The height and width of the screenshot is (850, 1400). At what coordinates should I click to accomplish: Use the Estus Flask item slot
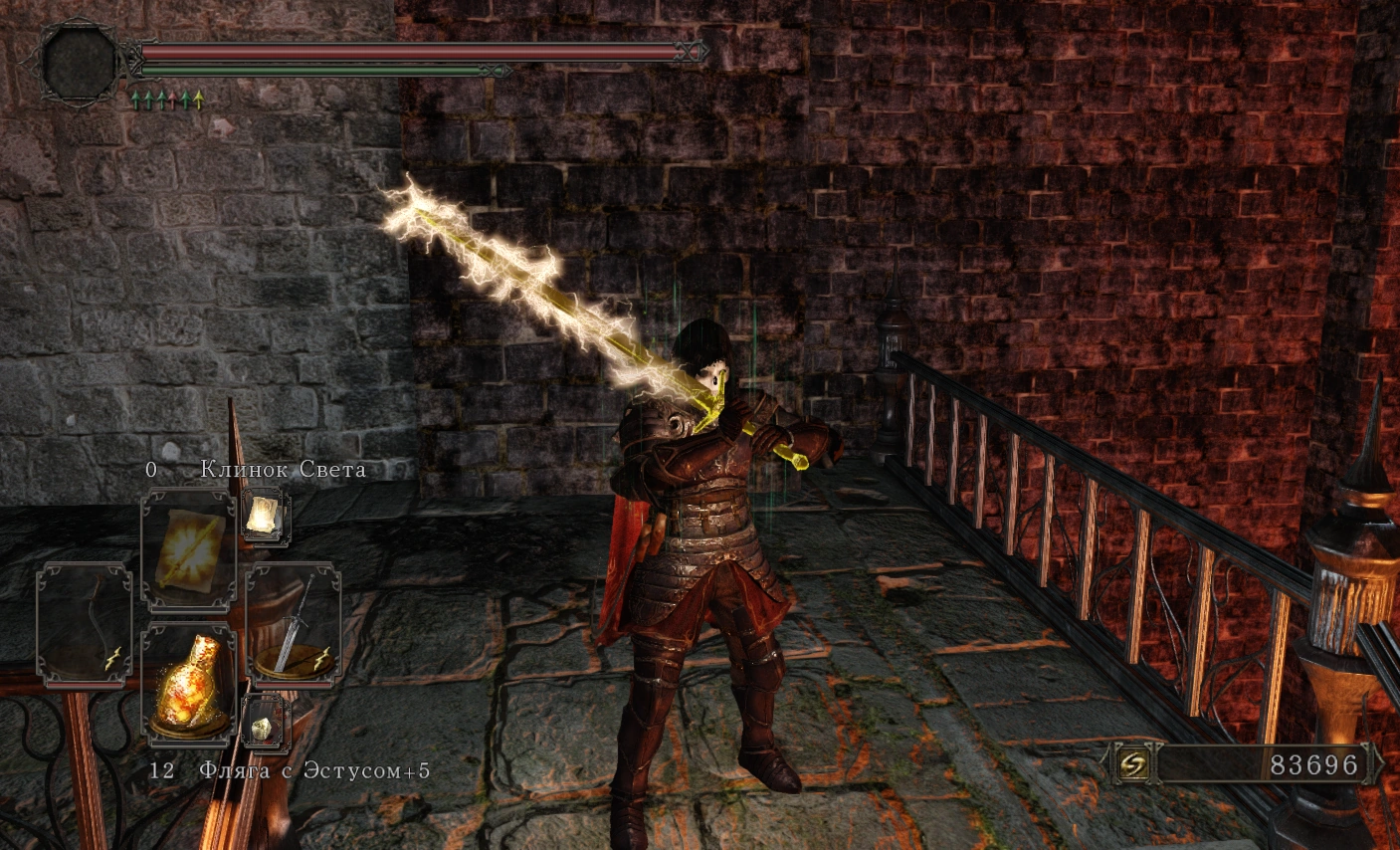point(189,684)
